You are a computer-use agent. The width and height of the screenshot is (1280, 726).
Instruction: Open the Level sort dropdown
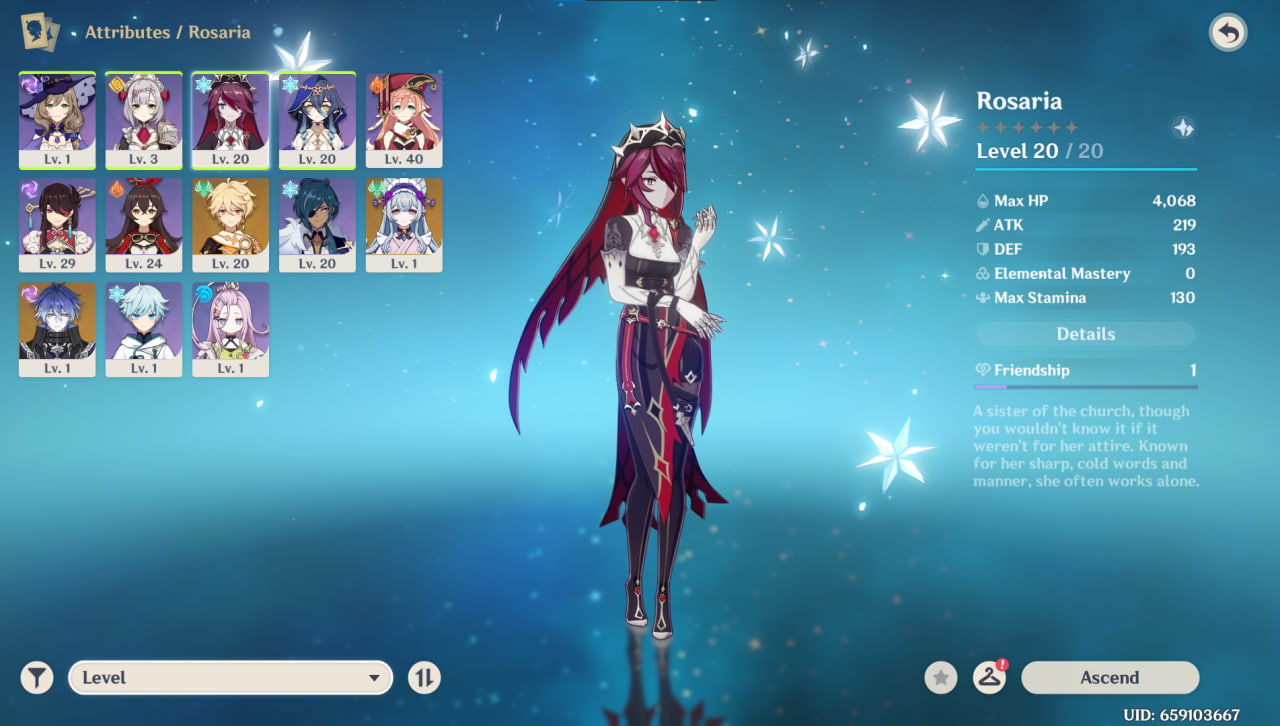(x=229, y=677)
